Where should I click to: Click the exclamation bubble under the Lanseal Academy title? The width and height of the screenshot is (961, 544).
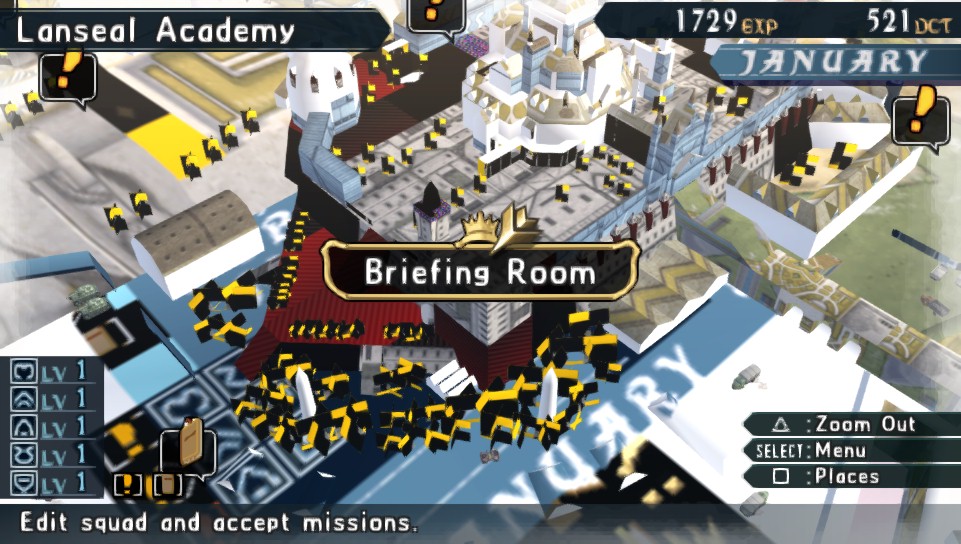(68, 76)
